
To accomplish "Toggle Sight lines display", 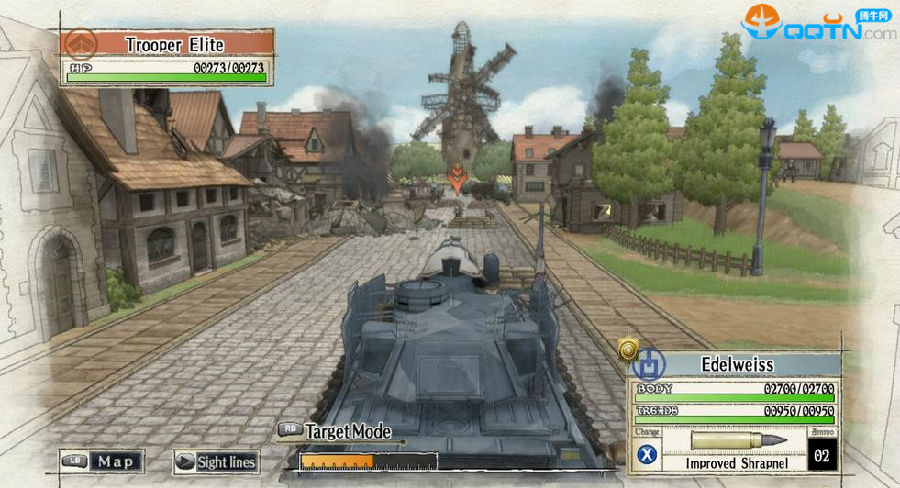I will 216,462.
